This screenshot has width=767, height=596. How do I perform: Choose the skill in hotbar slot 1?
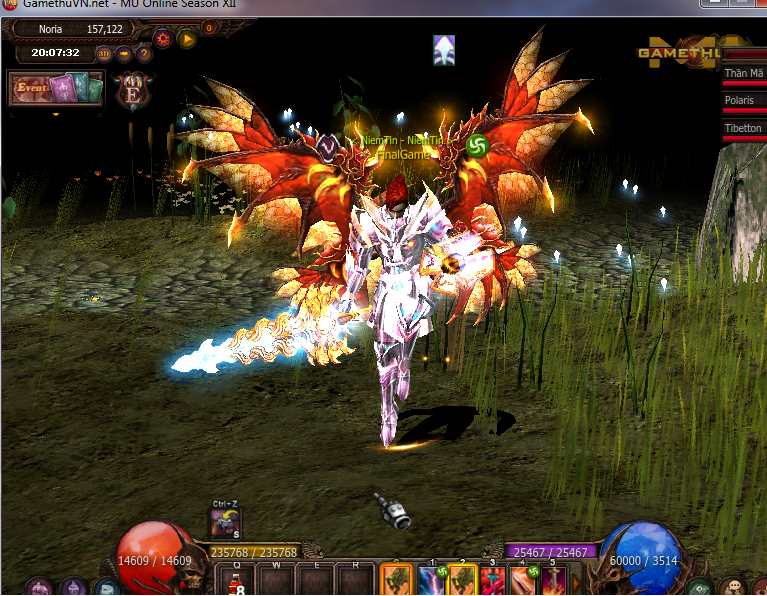431,581
